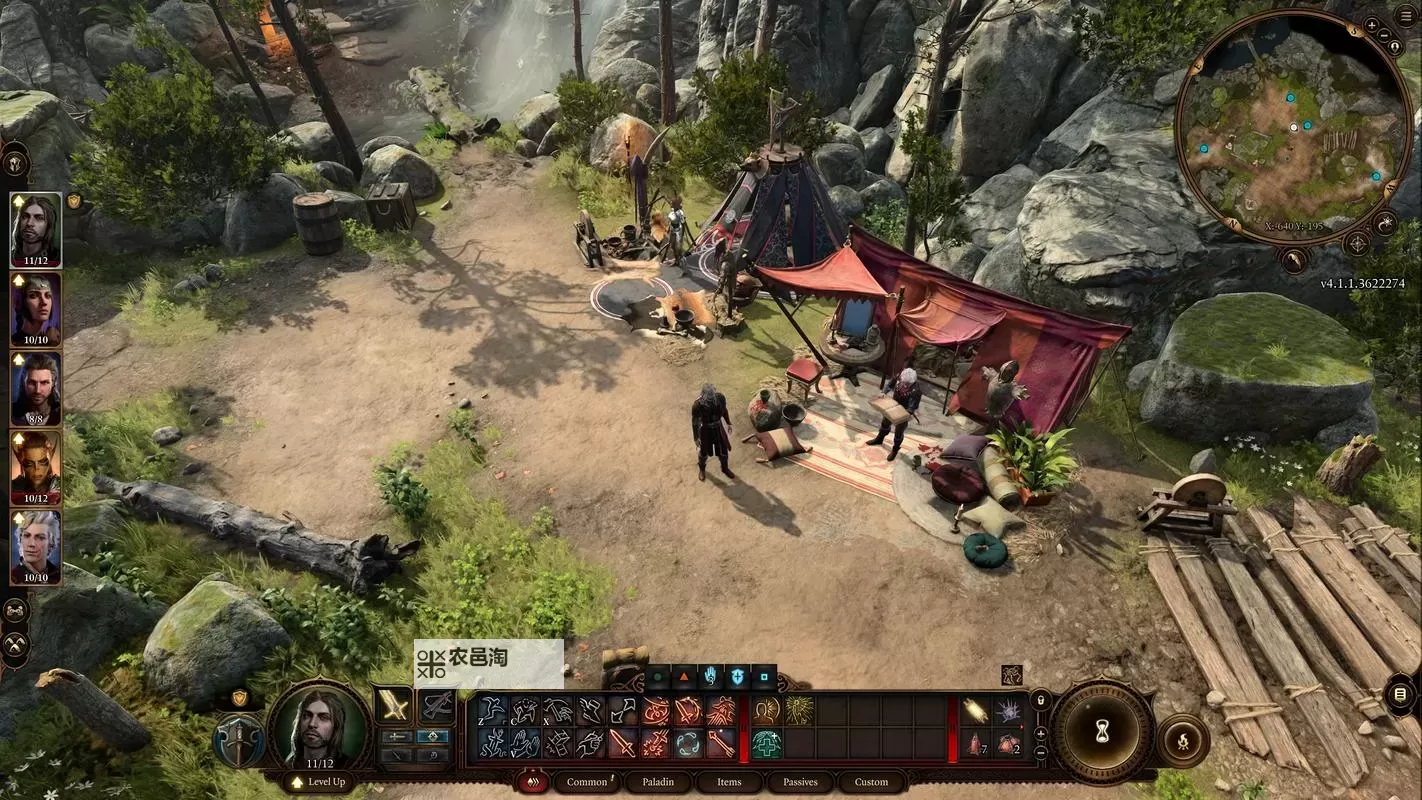The height and width of the screenshot is (800, 1422).
Task: Toggle the hotbar lock padlock icon
Action: click(x=1041, y=701)
